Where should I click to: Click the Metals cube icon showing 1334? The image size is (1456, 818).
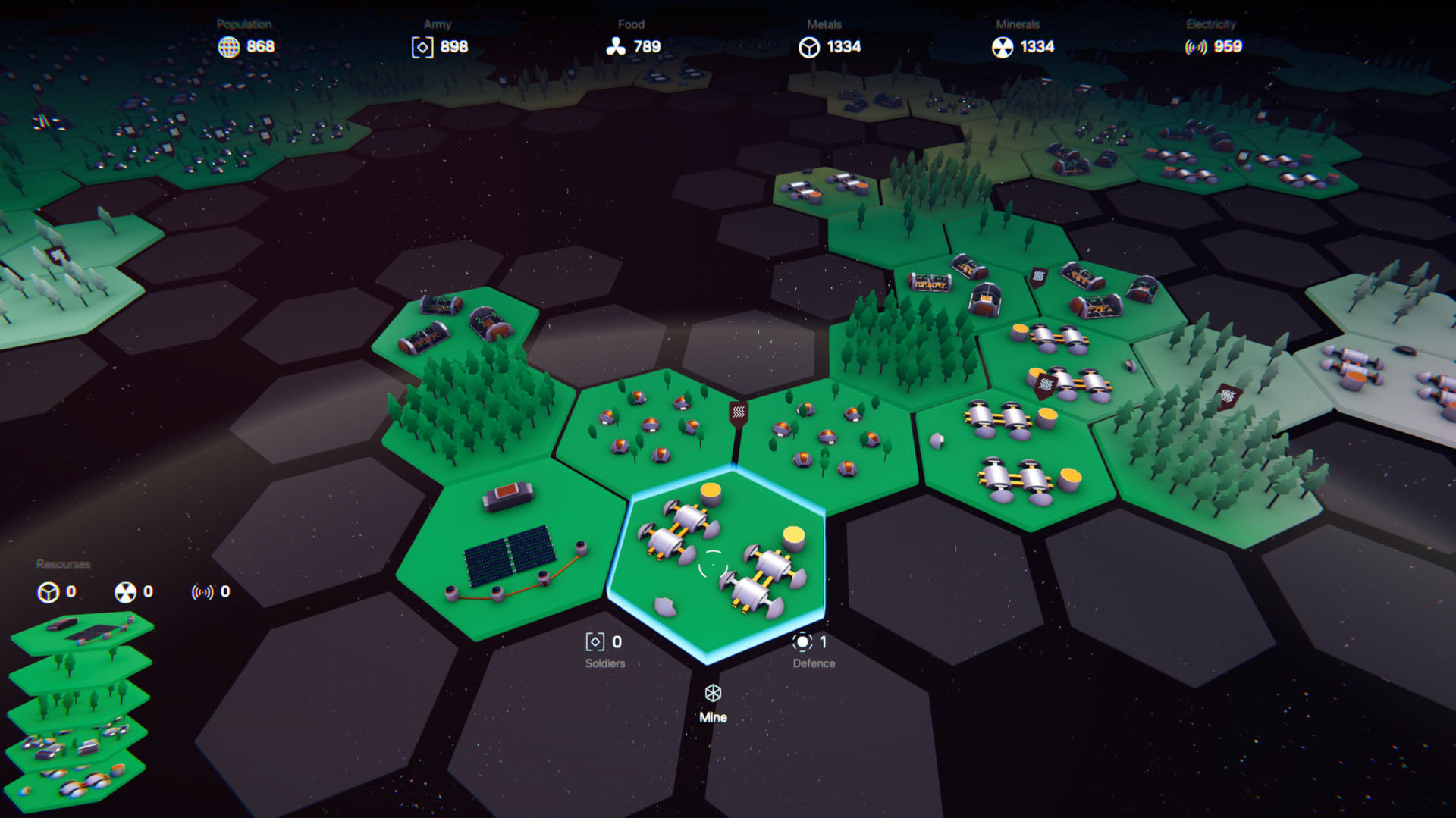point(811,46)
